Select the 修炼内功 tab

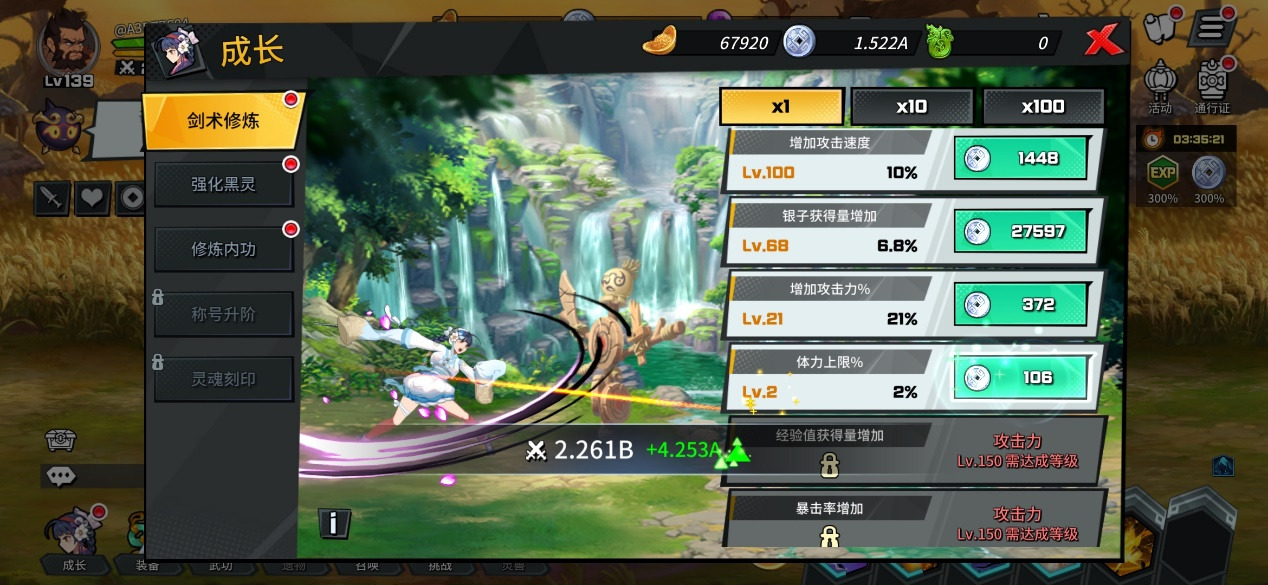[223, 249]
